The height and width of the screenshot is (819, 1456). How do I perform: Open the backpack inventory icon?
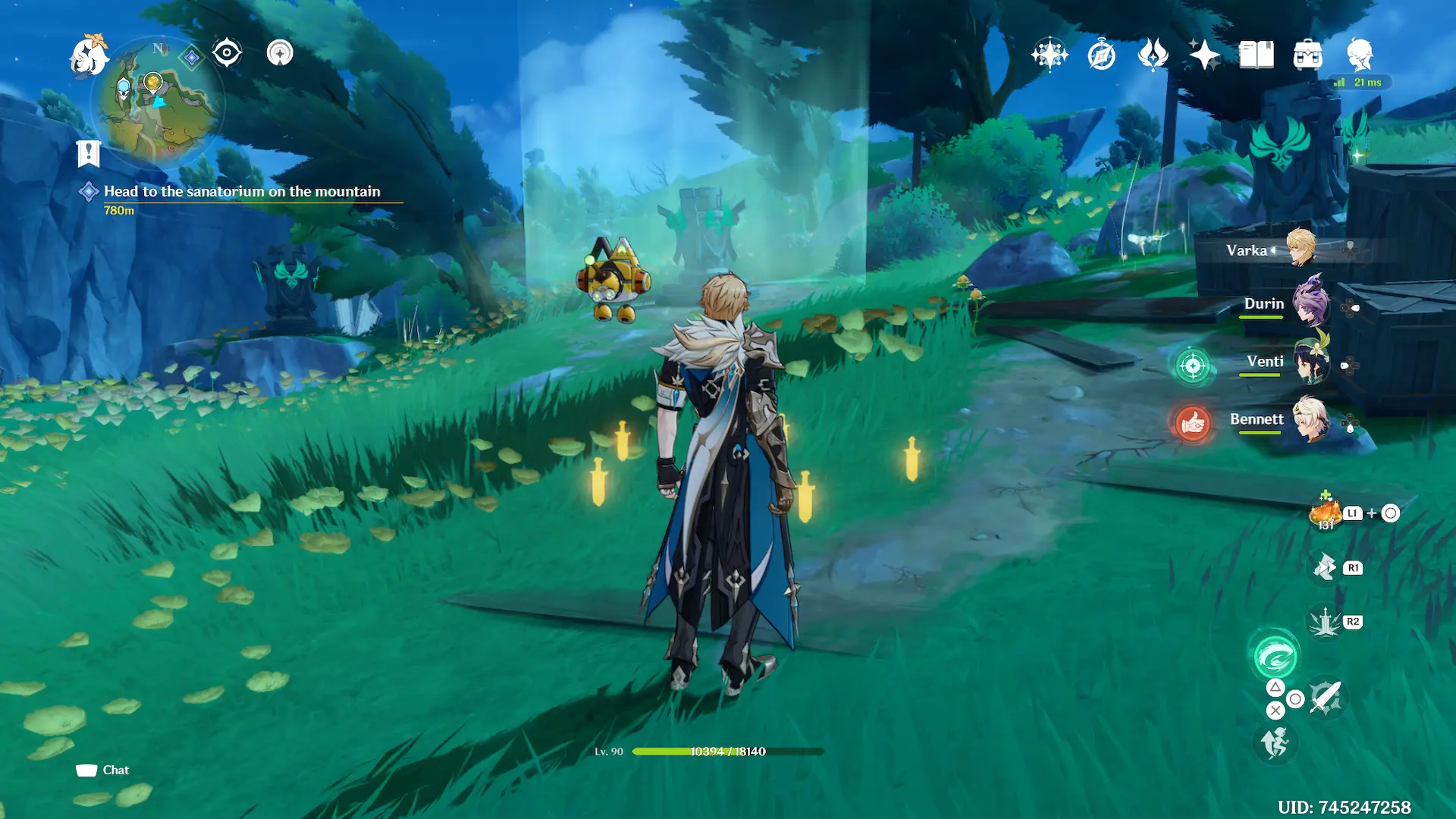pyautogui.click(x=1307, y=55)
